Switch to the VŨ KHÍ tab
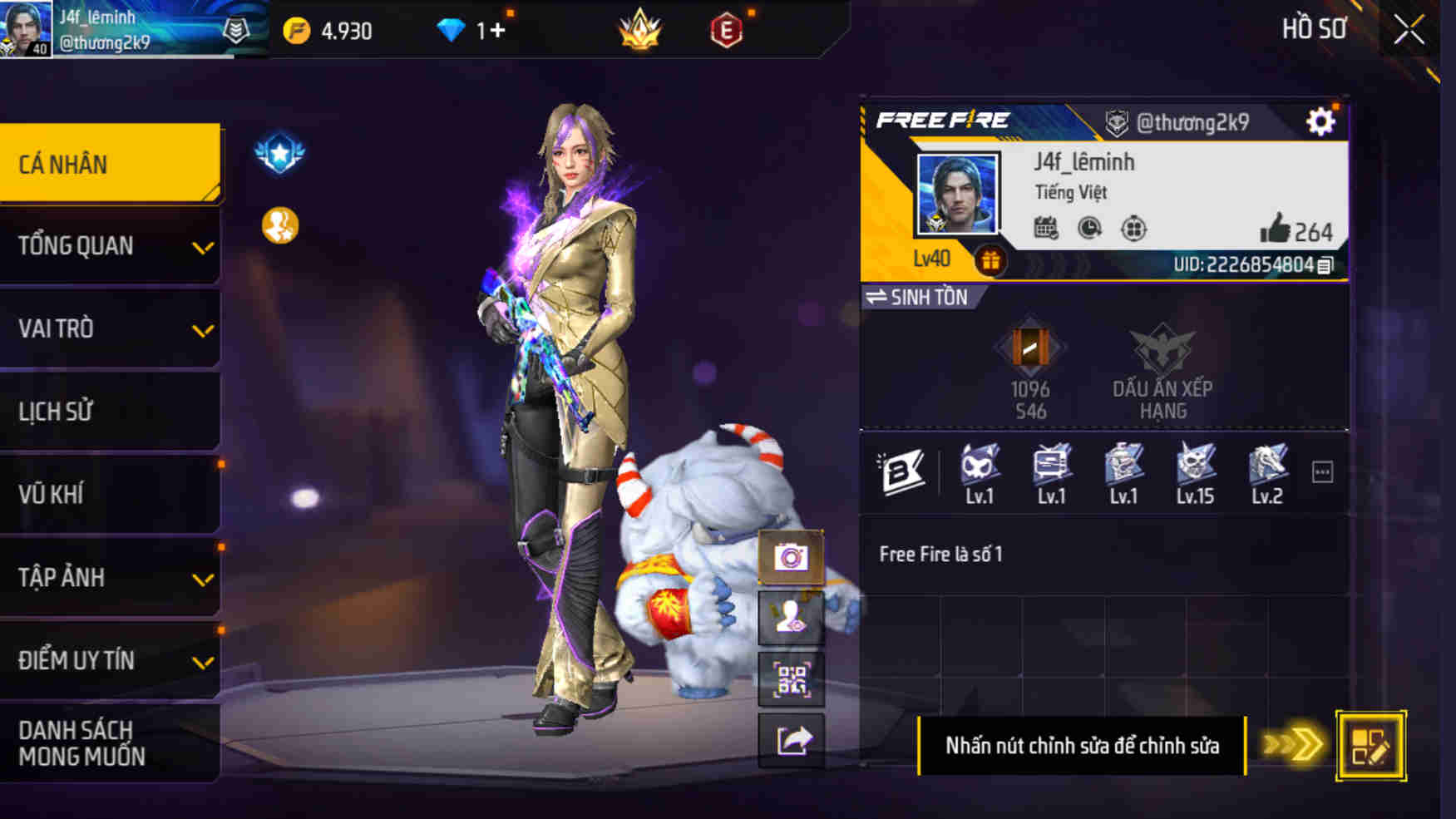1456x819 pixels. coord(109,494)
